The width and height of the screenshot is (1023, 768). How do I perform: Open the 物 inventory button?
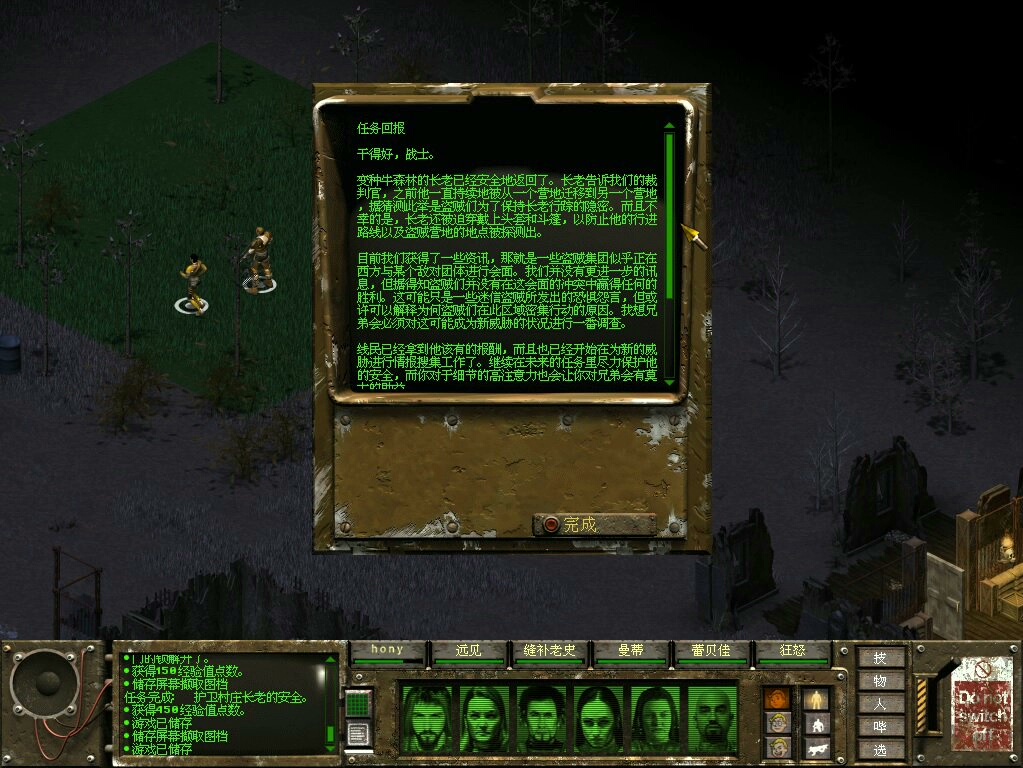click(880, 681)
